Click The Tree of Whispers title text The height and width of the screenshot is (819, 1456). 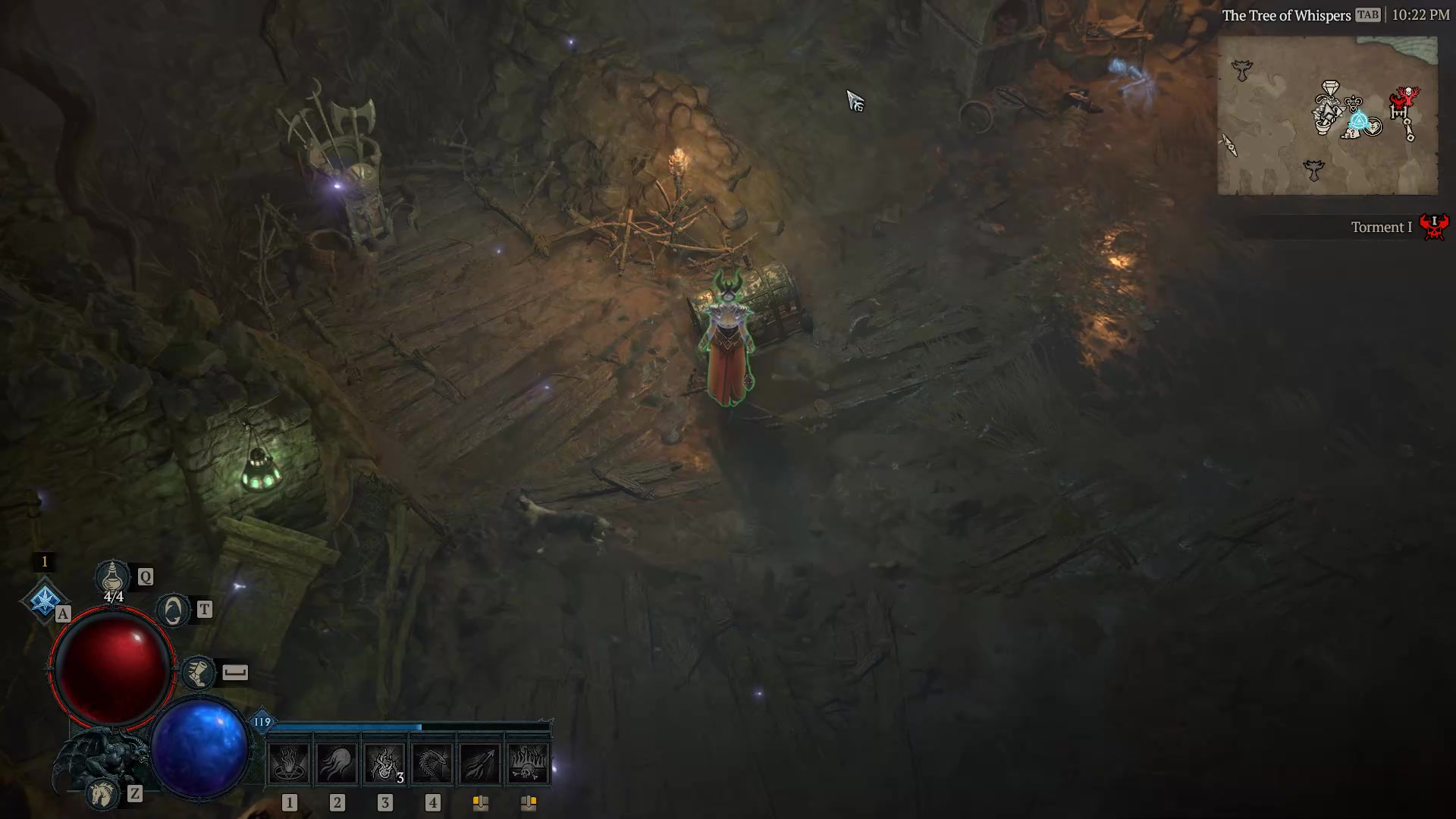point(1287,14)
